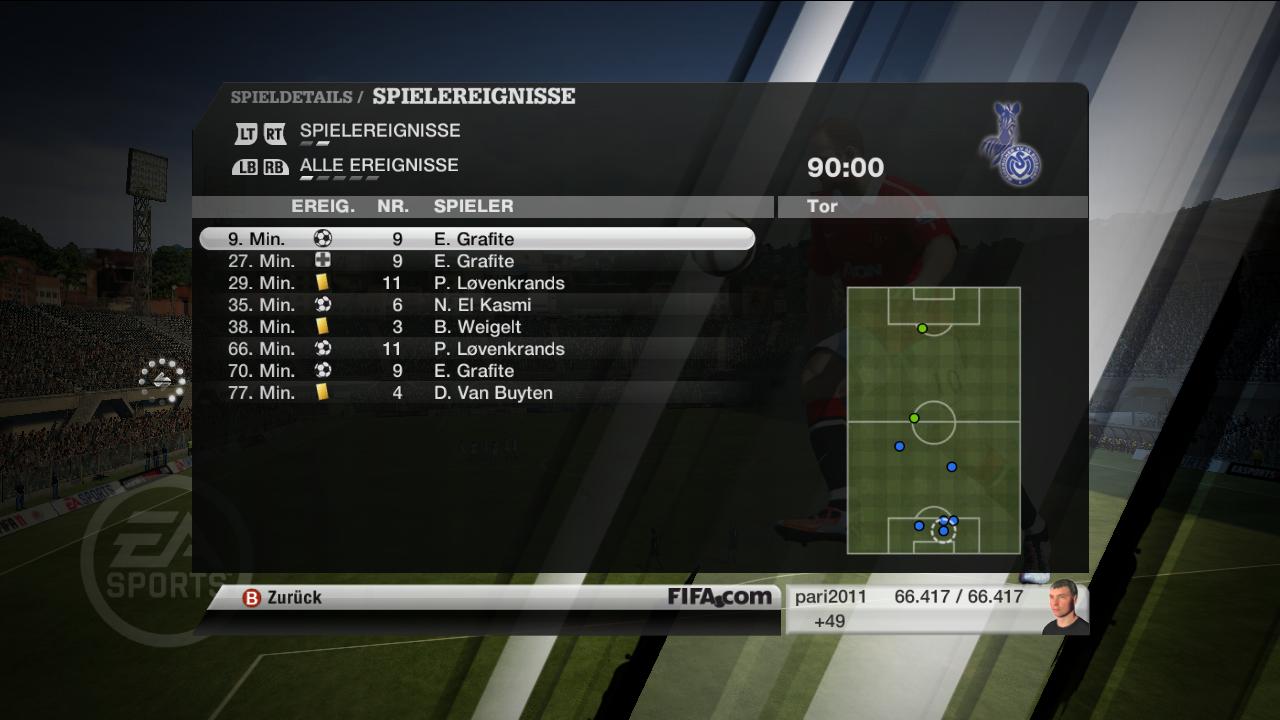Pick B. Weigelt's 38th minute yellow card
Viewport: 1280px width, 720px height.
coord(476,327)
